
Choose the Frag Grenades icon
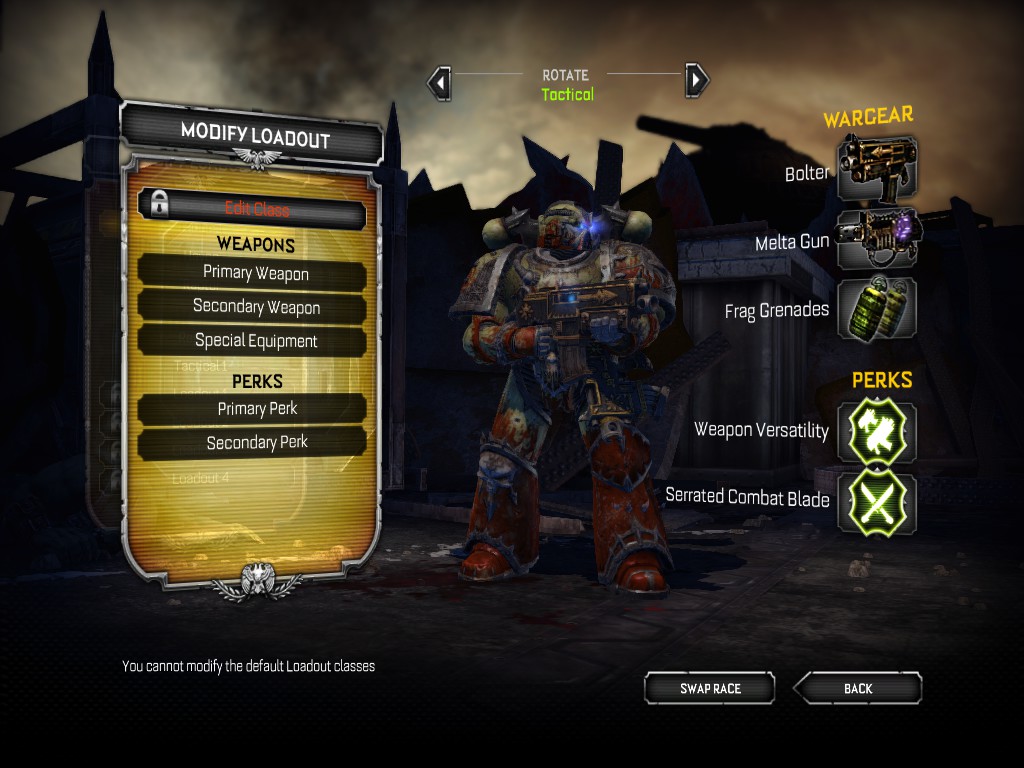(877, 307)
